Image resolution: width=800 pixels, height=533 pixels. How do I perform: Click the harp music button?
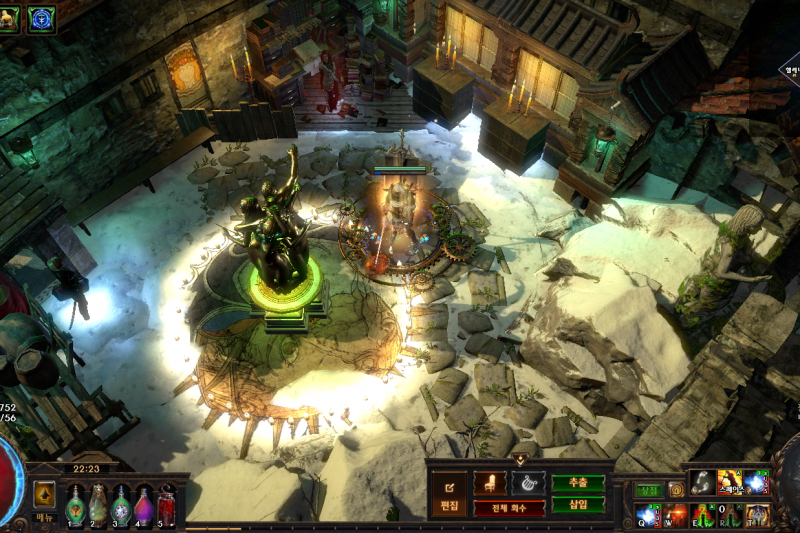pyautogui.click(x=528, y=483)
